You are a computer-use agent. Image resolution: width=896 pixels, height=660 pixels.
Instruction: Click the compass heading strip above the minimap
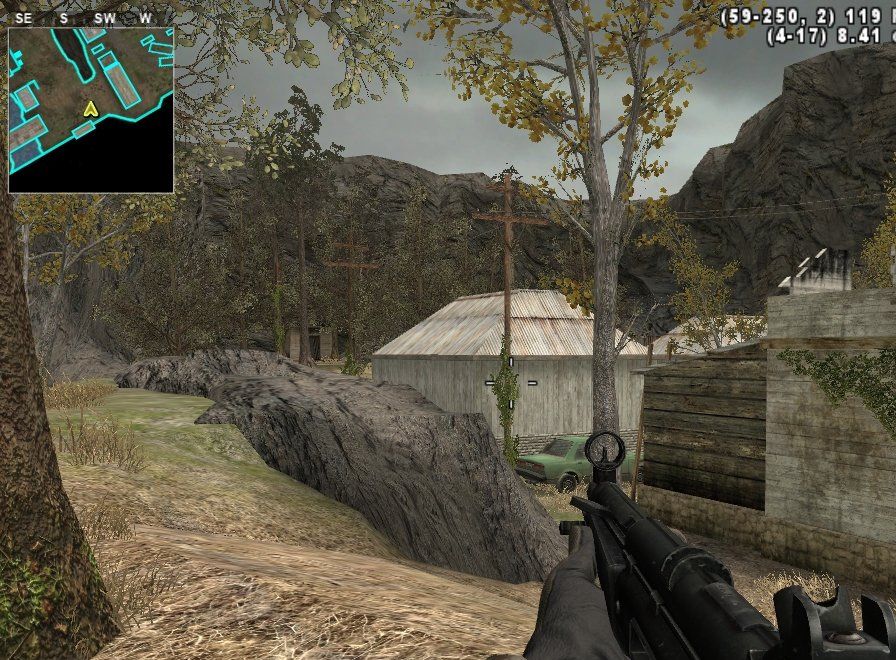(x=90, y=18)
